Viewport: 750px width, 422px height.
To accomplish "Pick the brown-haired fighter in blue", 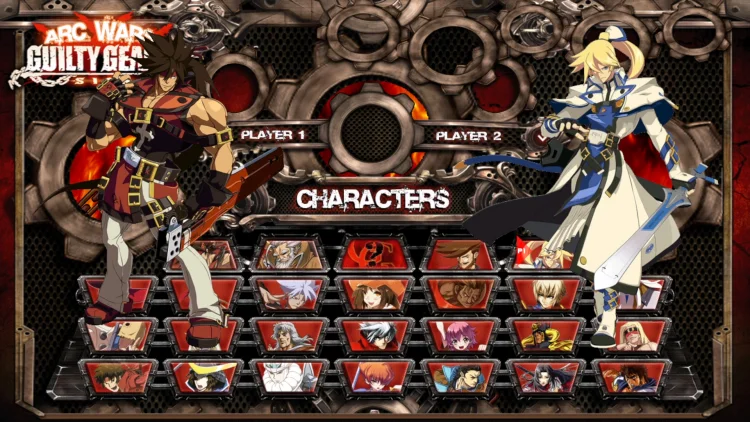I will pyautogui.click(x=632, y=377).
